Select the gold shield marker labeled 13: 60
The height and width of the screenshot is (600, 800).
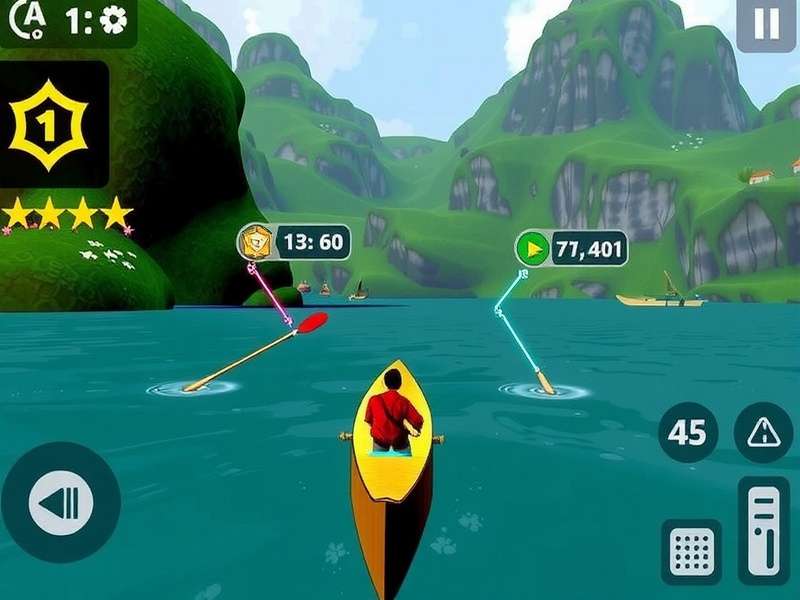(x=256, y=242)
